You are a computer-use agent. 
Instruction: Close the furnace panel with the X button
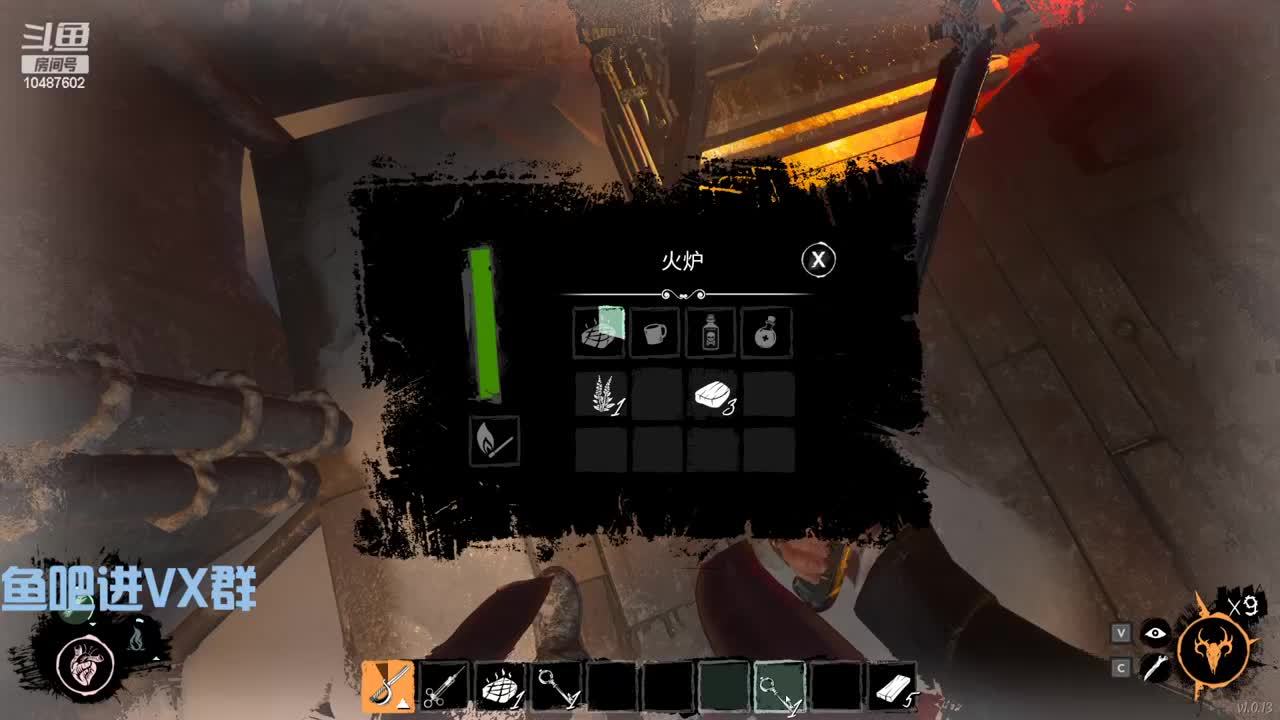pyautogui.click(x=818, y=260)
